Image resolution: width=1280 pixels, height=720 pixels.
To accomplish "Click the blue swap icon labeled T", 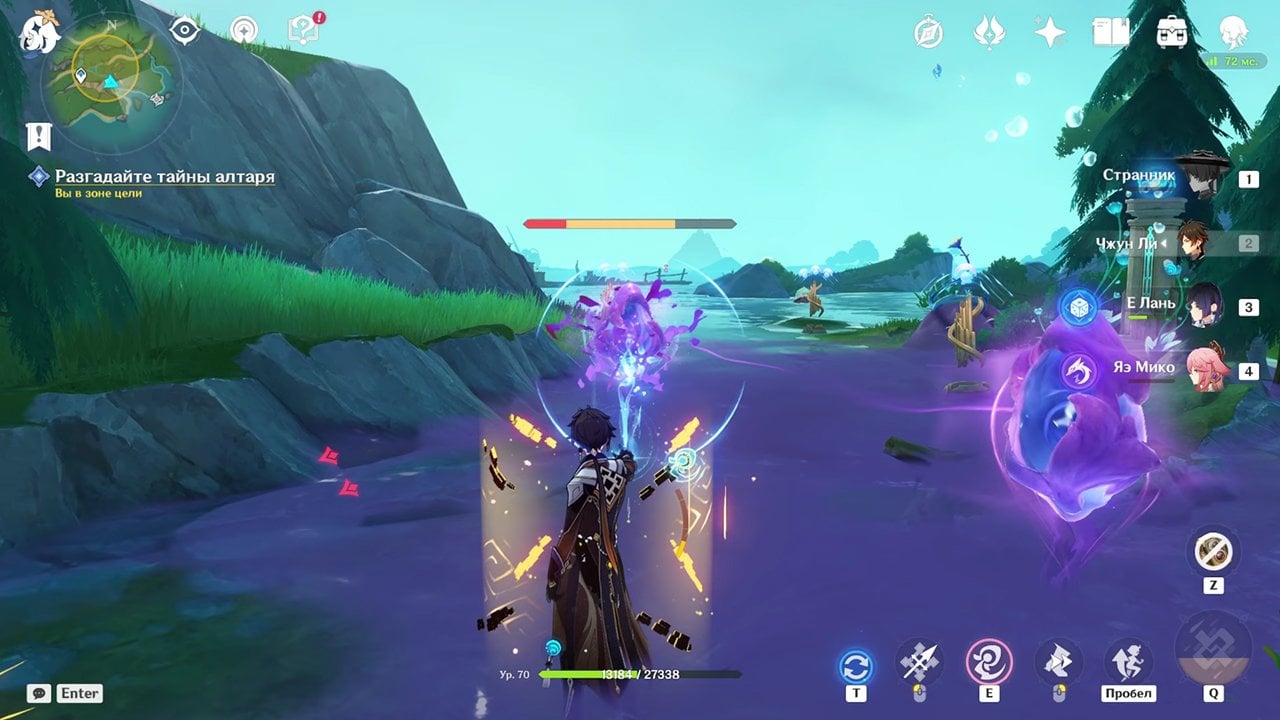I will [x=856, y=667].
